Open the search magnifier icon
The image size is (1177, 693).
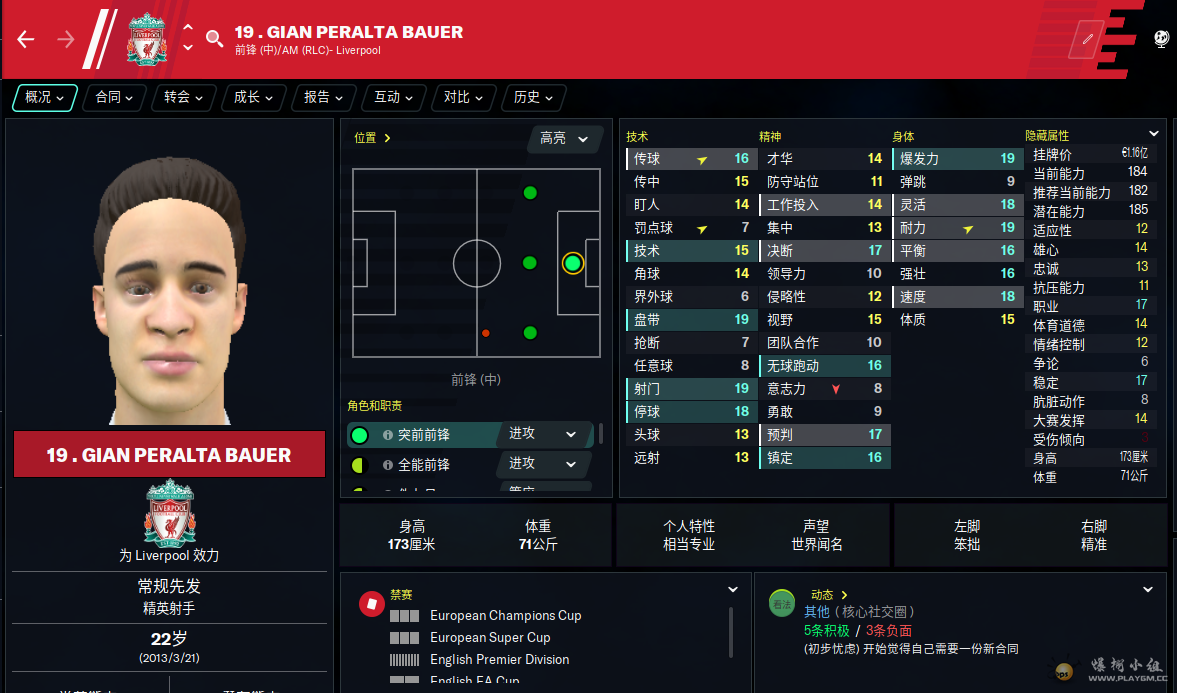214,39
